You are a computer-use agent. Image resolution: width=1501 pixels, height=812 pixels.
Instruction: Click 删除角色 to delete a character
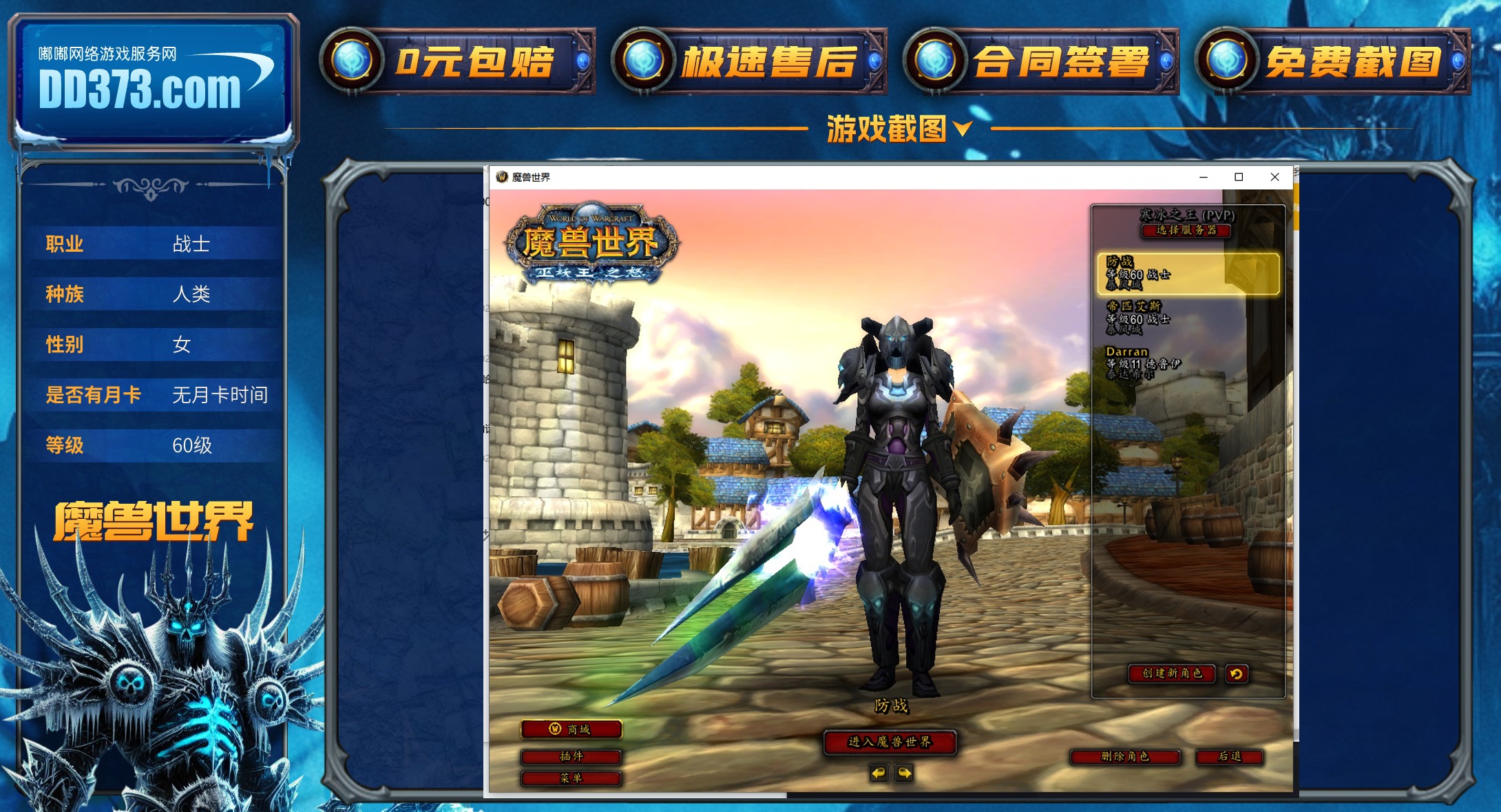pos(1126,757)
